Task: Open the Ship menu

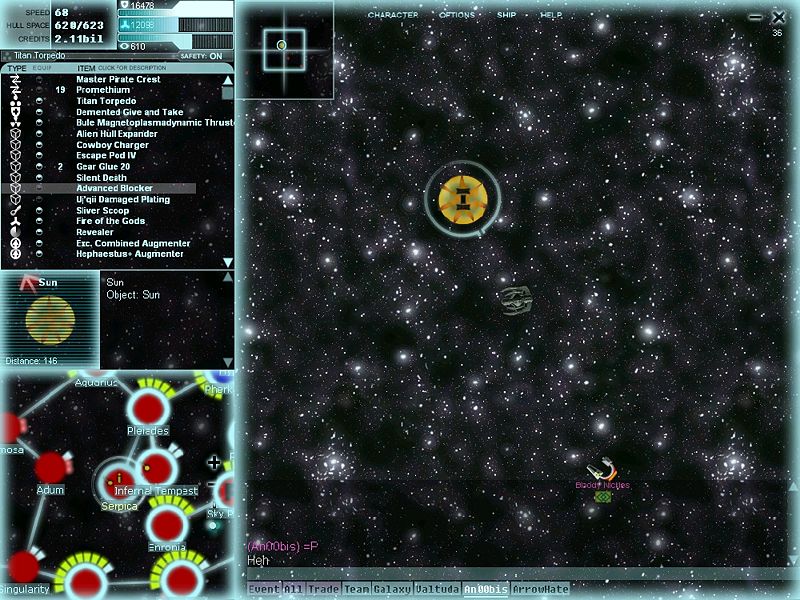Action: (x=507, y=16)
